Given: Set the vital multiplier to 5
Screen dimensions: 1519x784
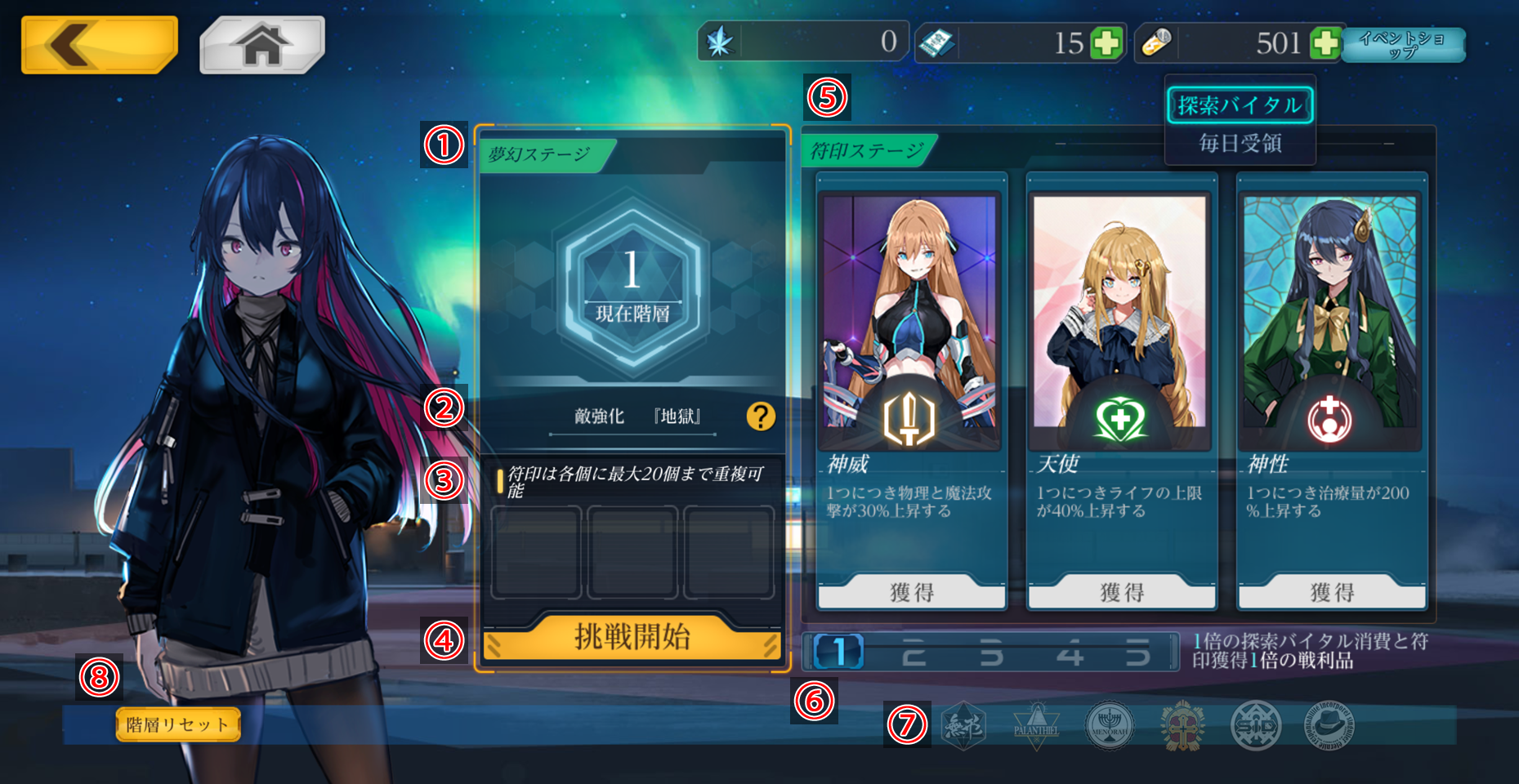Looking at the screenshot, I should click(1138, 653).
